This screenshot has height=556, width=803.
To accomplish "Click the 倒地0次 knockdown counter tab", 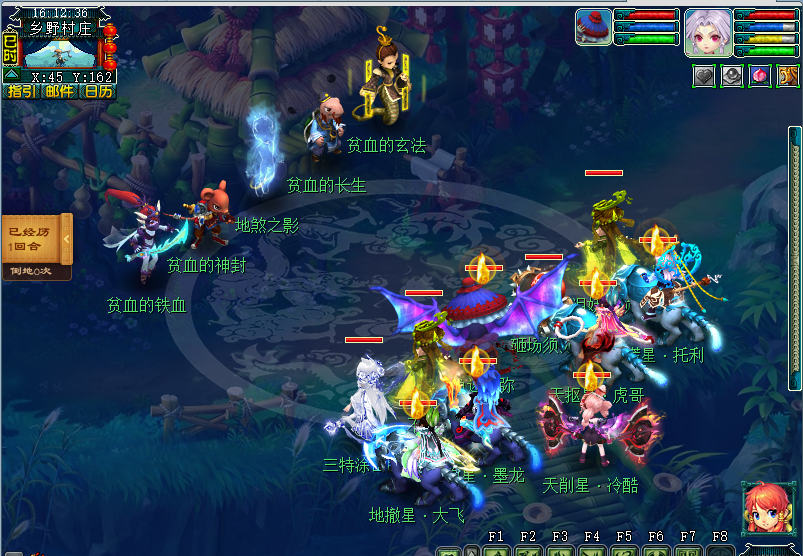I will pos(34,271).
